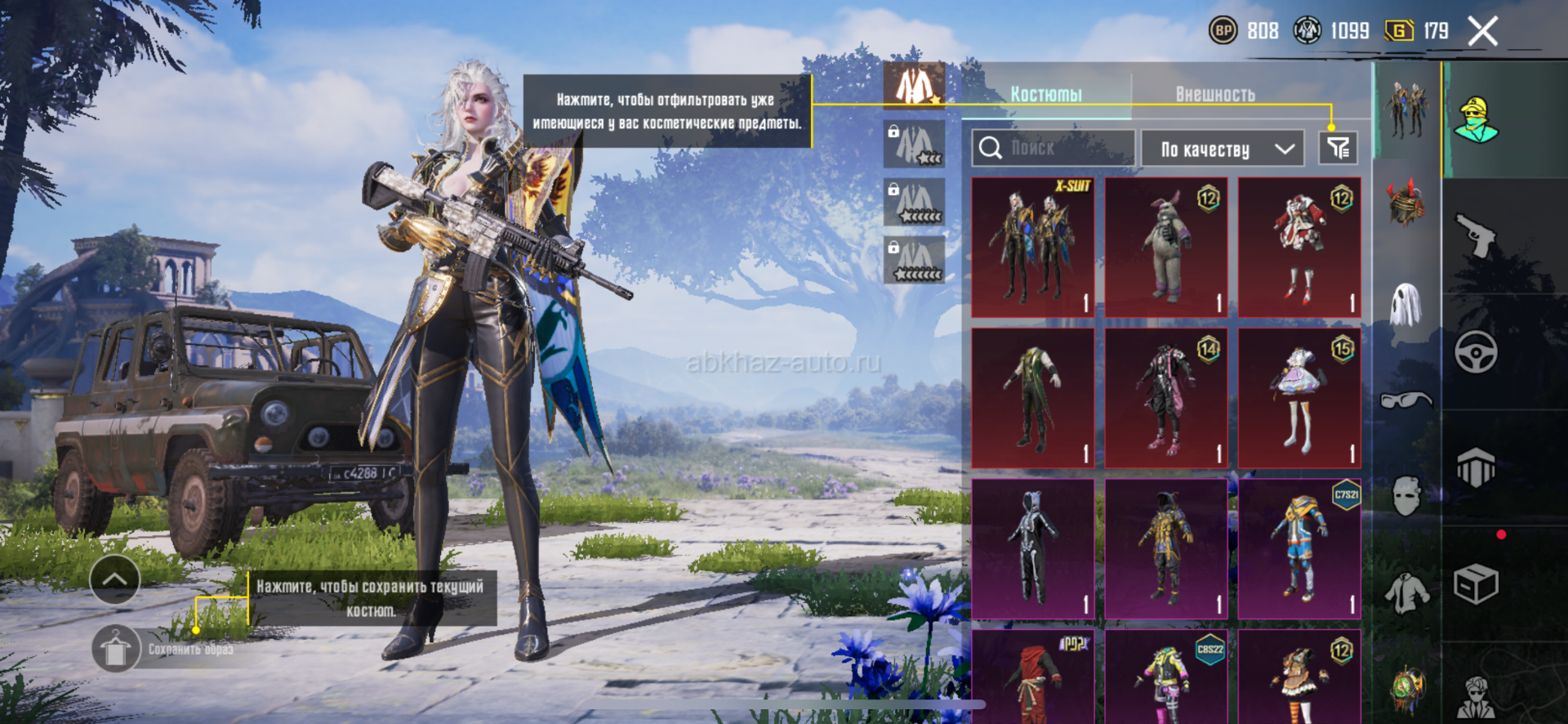Pick the green coat suit tile
The width and height of the screenshot is (1568, 724).
coord(1033,398)
